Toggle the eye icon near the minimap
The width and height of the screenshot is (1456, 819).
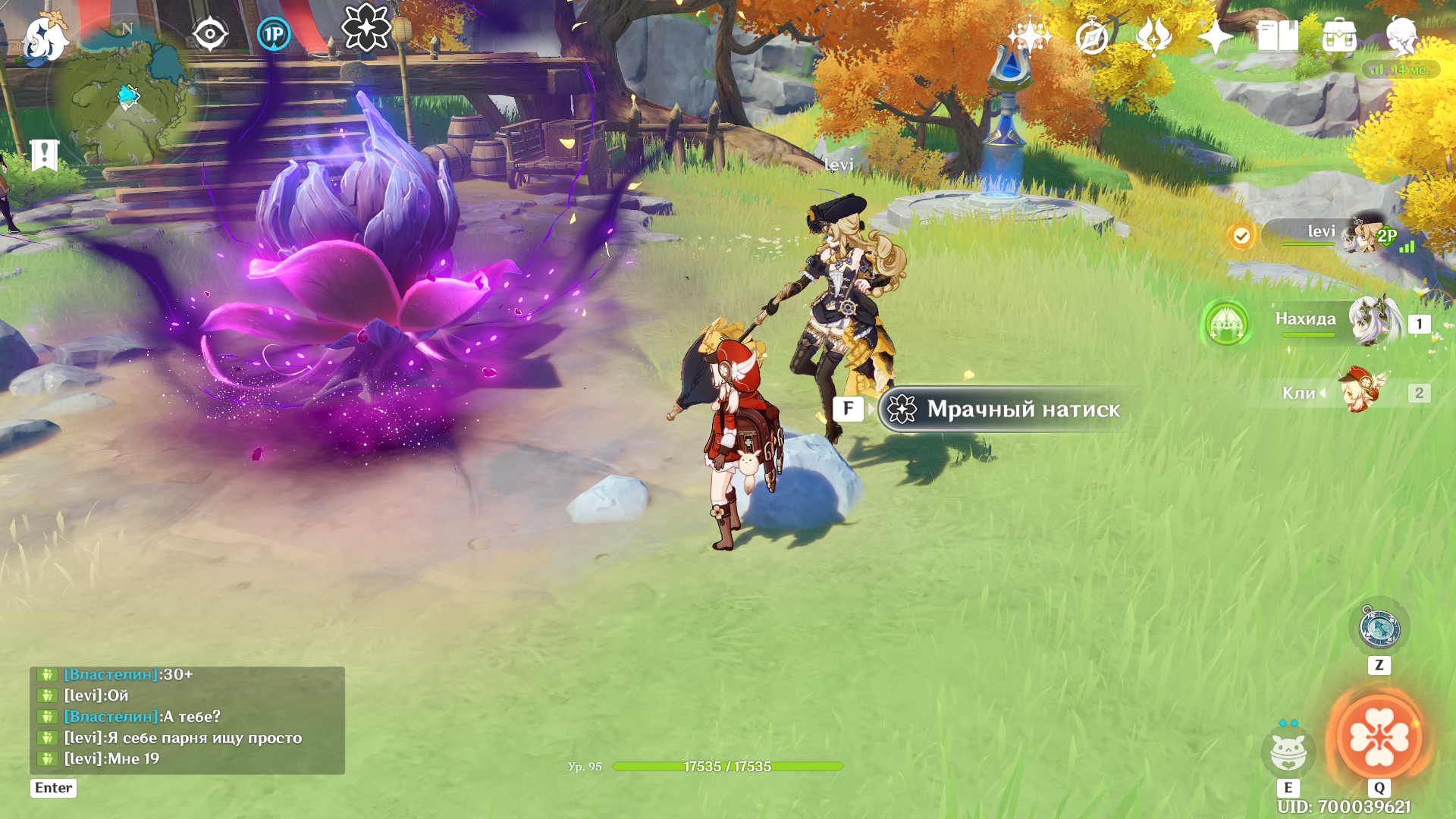[210, 34]
